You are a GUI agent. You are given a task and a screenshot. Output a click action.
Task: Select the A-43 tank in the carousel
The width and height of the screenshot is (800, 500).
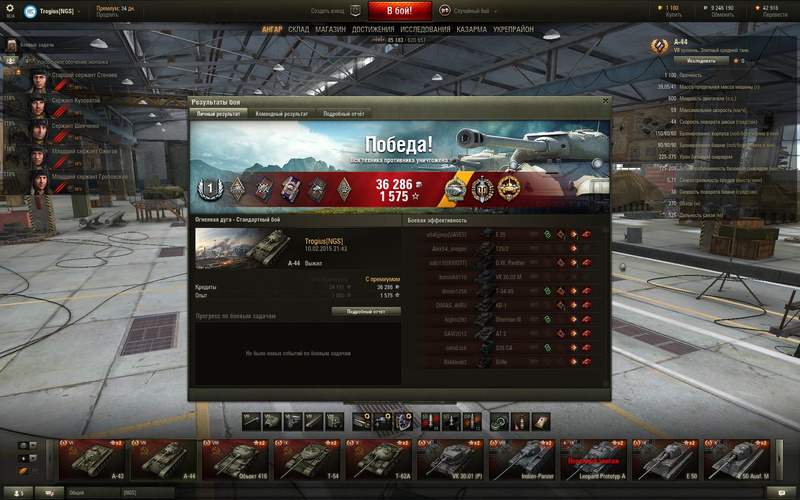(92, 461)
